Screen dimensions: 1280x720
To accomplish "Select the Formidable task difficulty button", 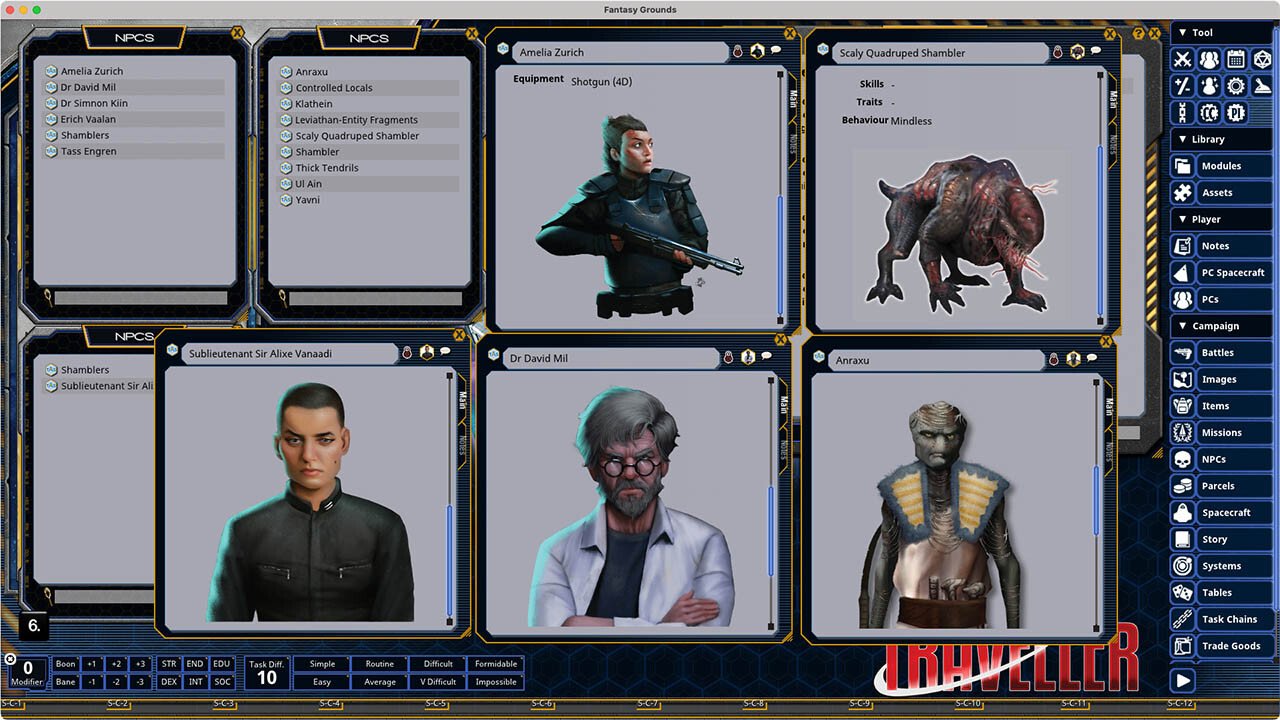I will (496, 664).
